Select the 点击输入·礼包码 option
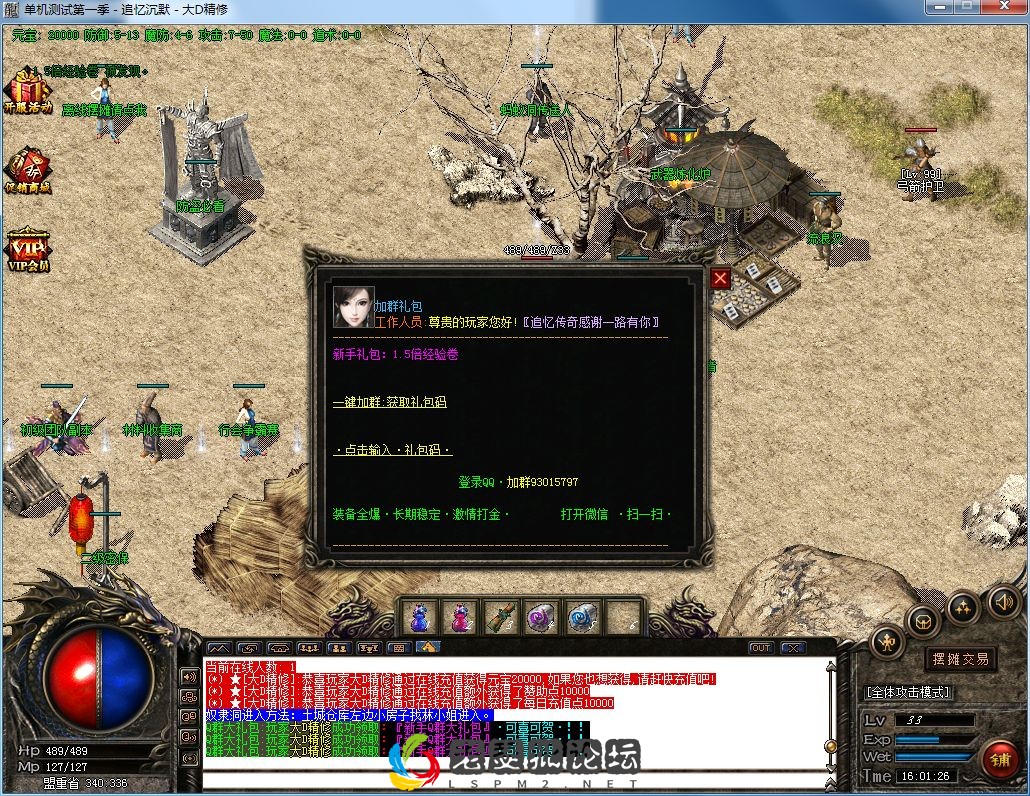The image size is (1030, 796). (392, 450)
